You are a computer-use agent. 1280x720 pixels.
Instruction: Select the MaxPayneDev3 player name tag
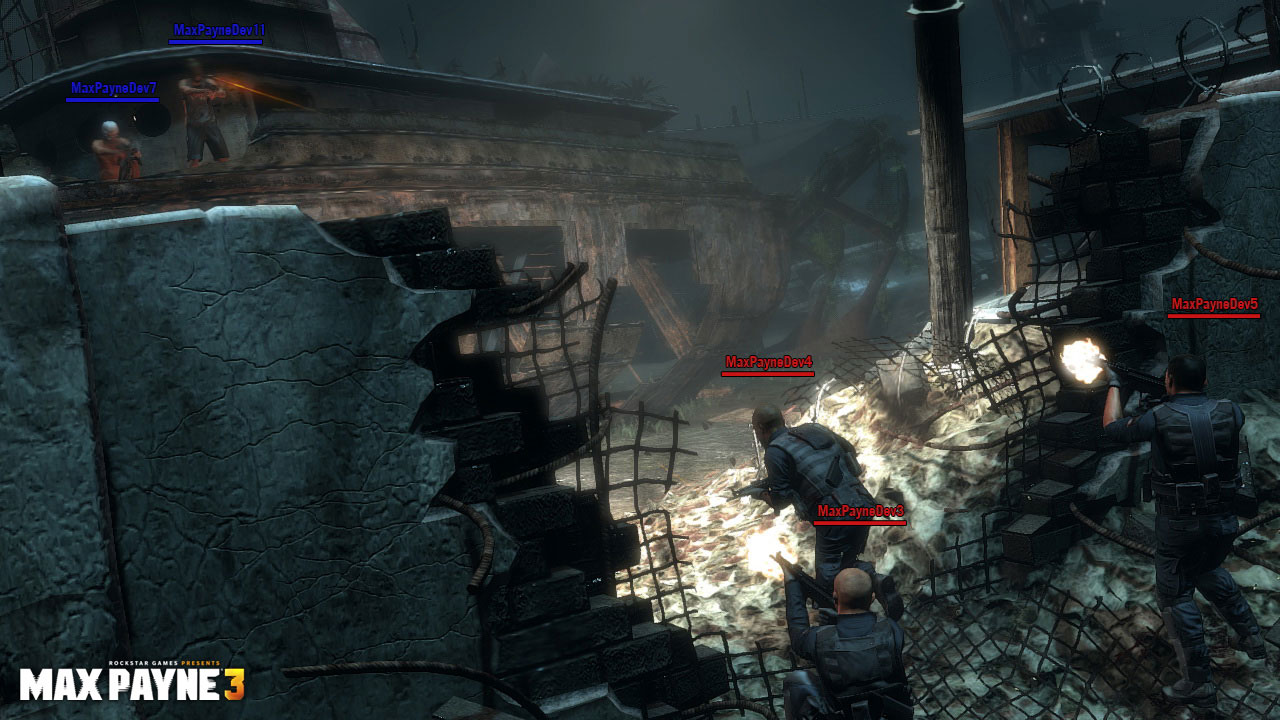point(860,511)
